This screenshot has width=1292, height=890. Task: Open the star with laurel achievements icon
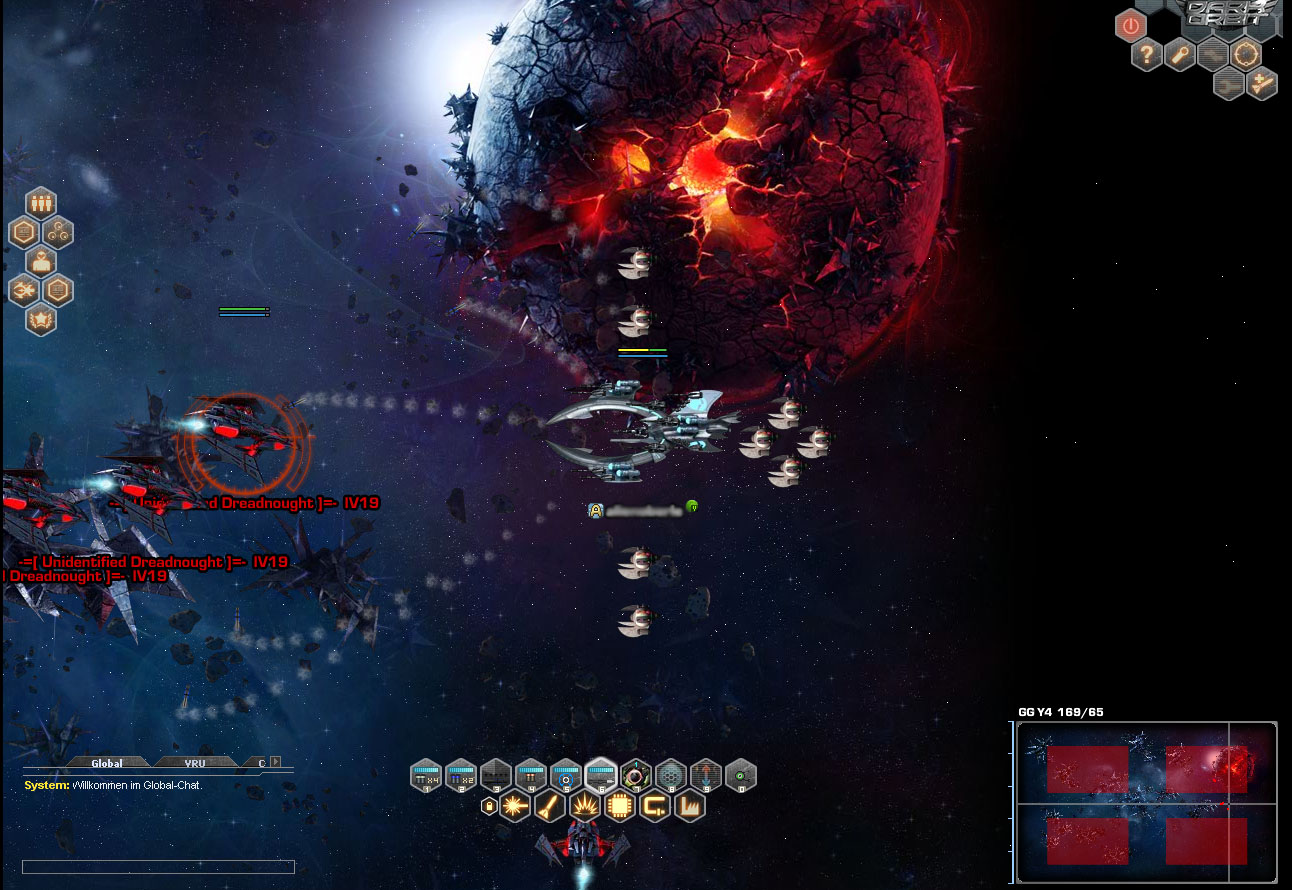(41, 320)
